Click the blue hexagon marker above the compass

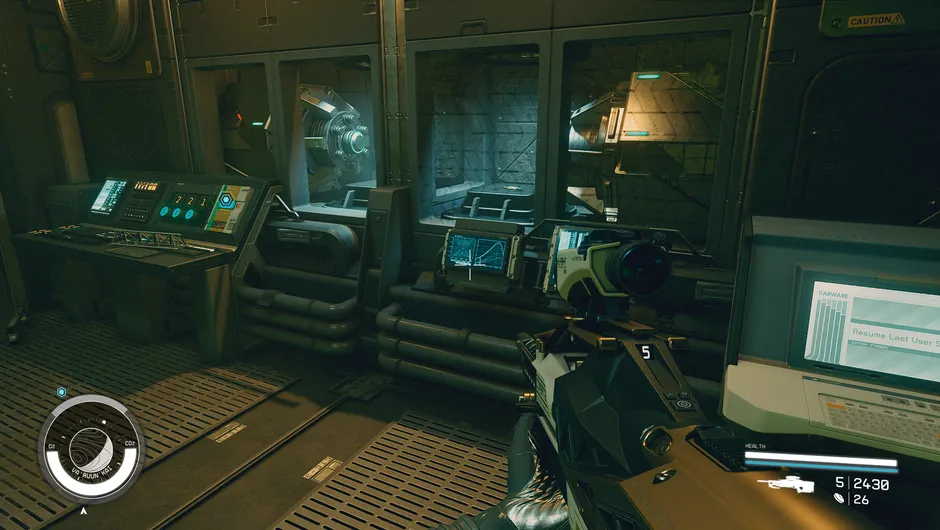point(62,392)
